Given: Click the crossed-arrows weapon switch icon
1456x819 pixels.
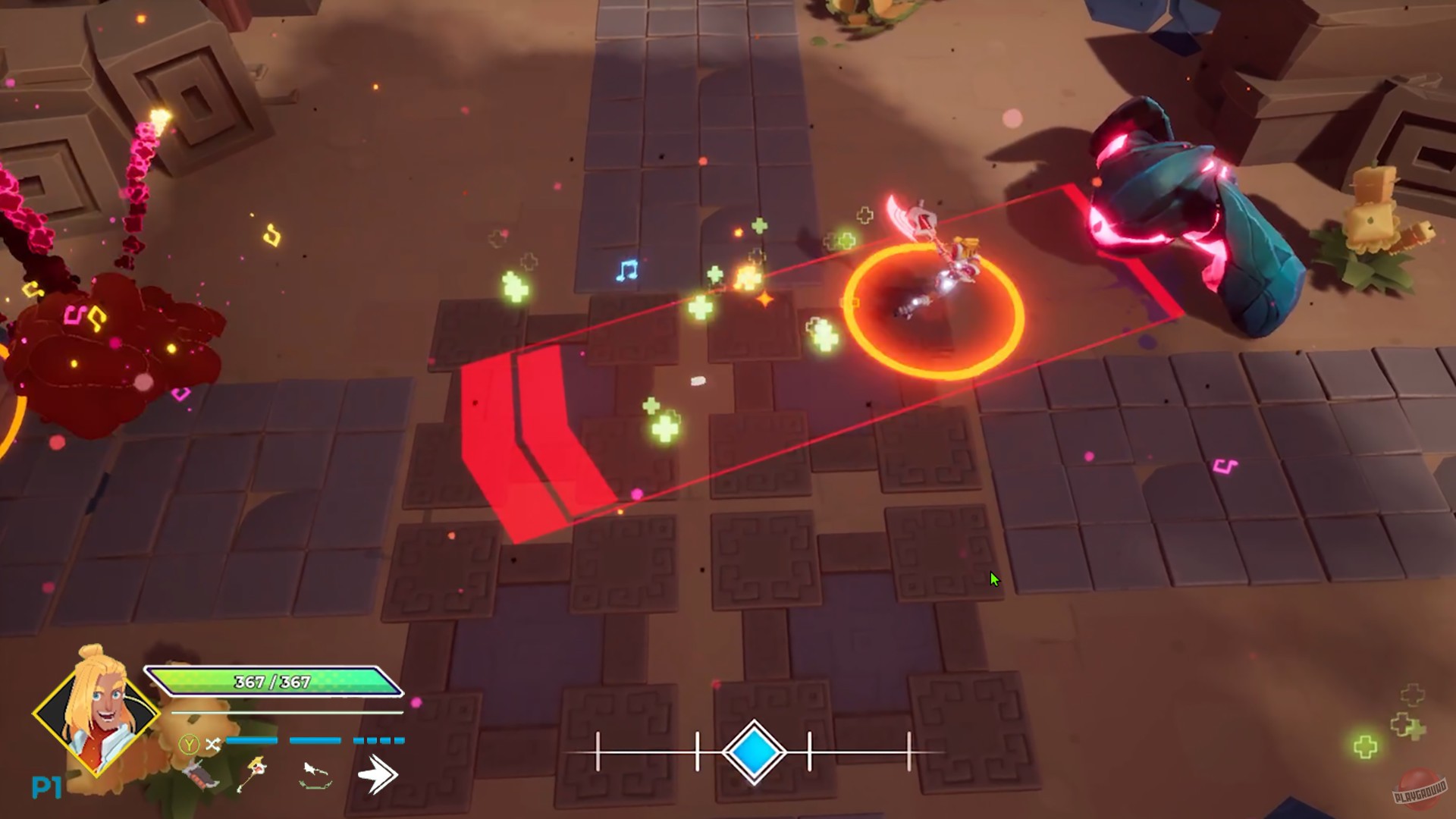Looking at the screenshot, I should (213, 743).
